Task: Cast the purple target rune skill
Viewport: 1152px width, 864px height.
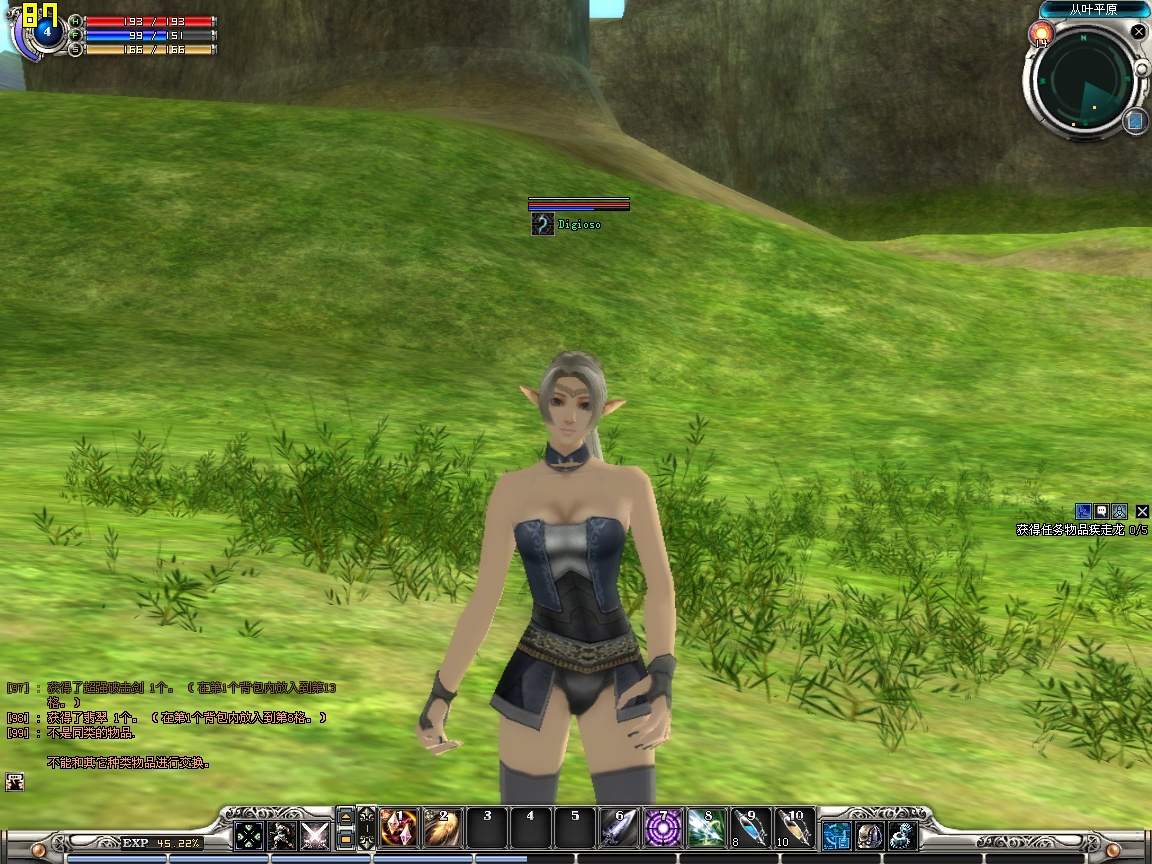Action: coord(663,828)
